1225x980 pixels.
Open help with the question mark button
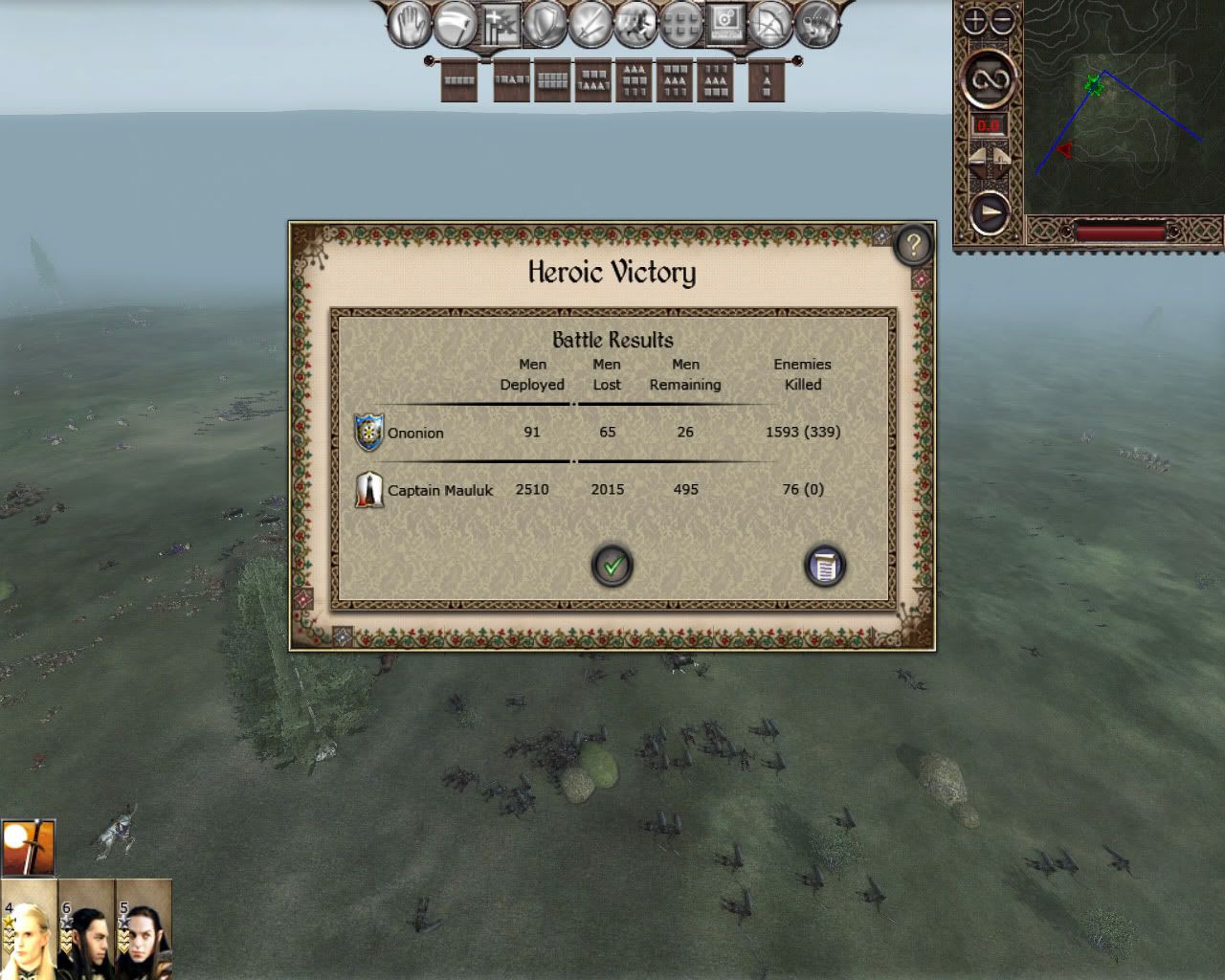(913, 245)
